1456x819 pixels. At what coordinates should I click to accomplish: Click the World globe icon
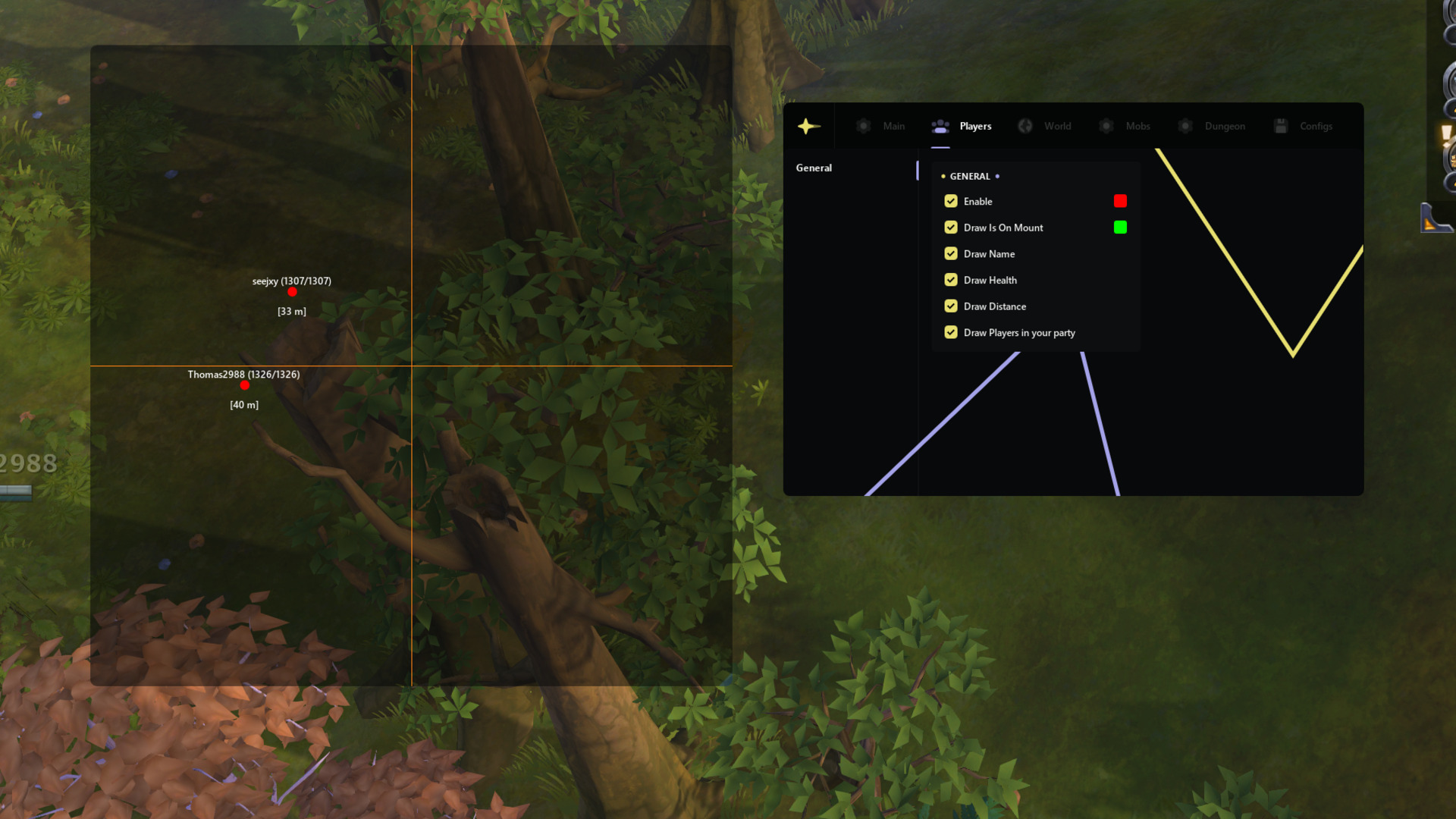[x=1025, y=126]
